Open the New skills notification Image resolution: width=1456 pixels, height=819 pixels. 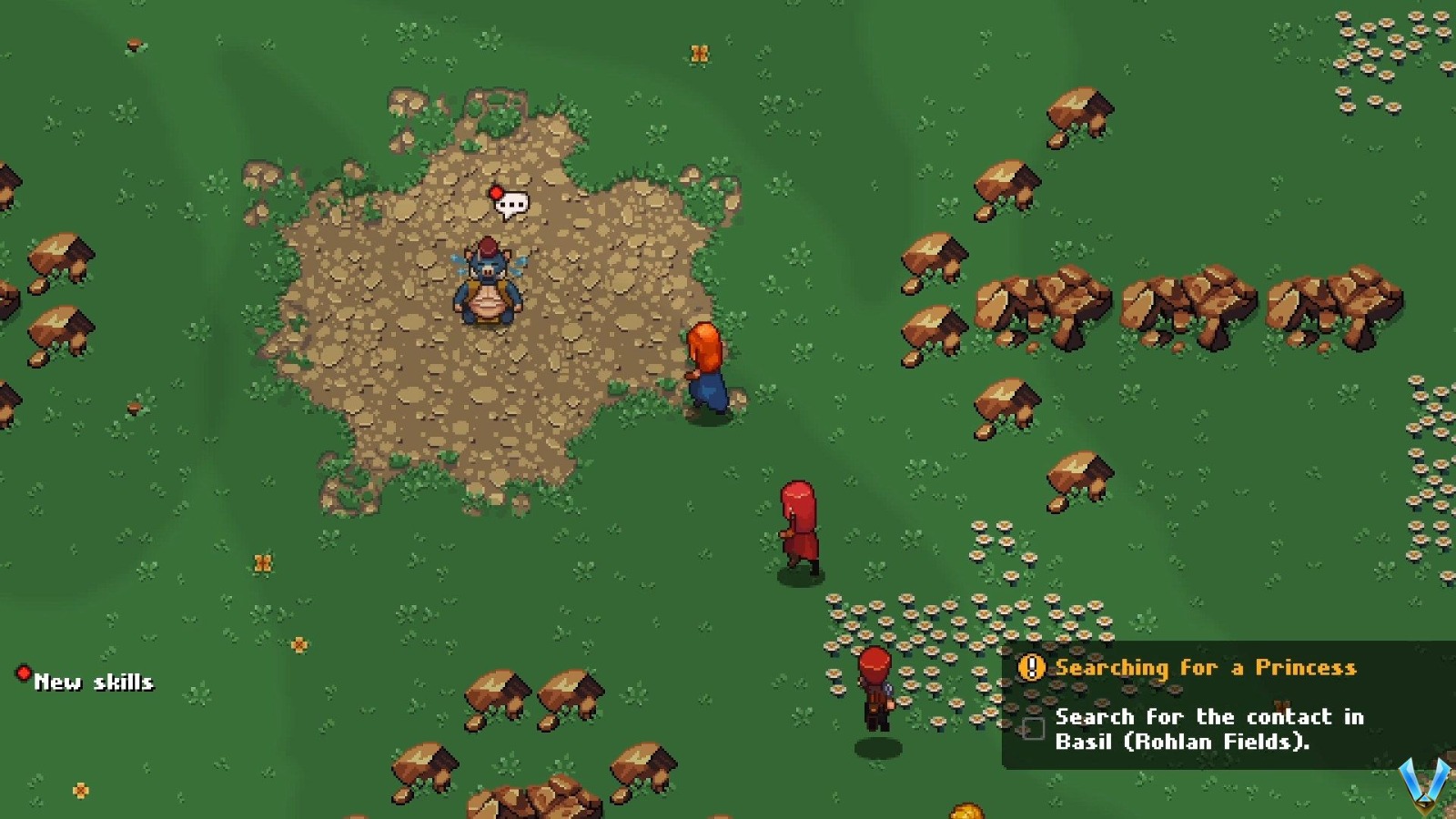pyautogui.click(x=96, y=681)
